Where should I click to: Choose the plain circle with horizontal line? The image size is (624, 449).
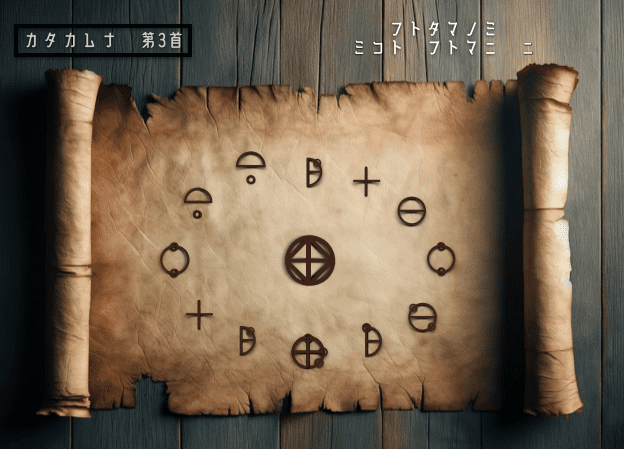411,211
